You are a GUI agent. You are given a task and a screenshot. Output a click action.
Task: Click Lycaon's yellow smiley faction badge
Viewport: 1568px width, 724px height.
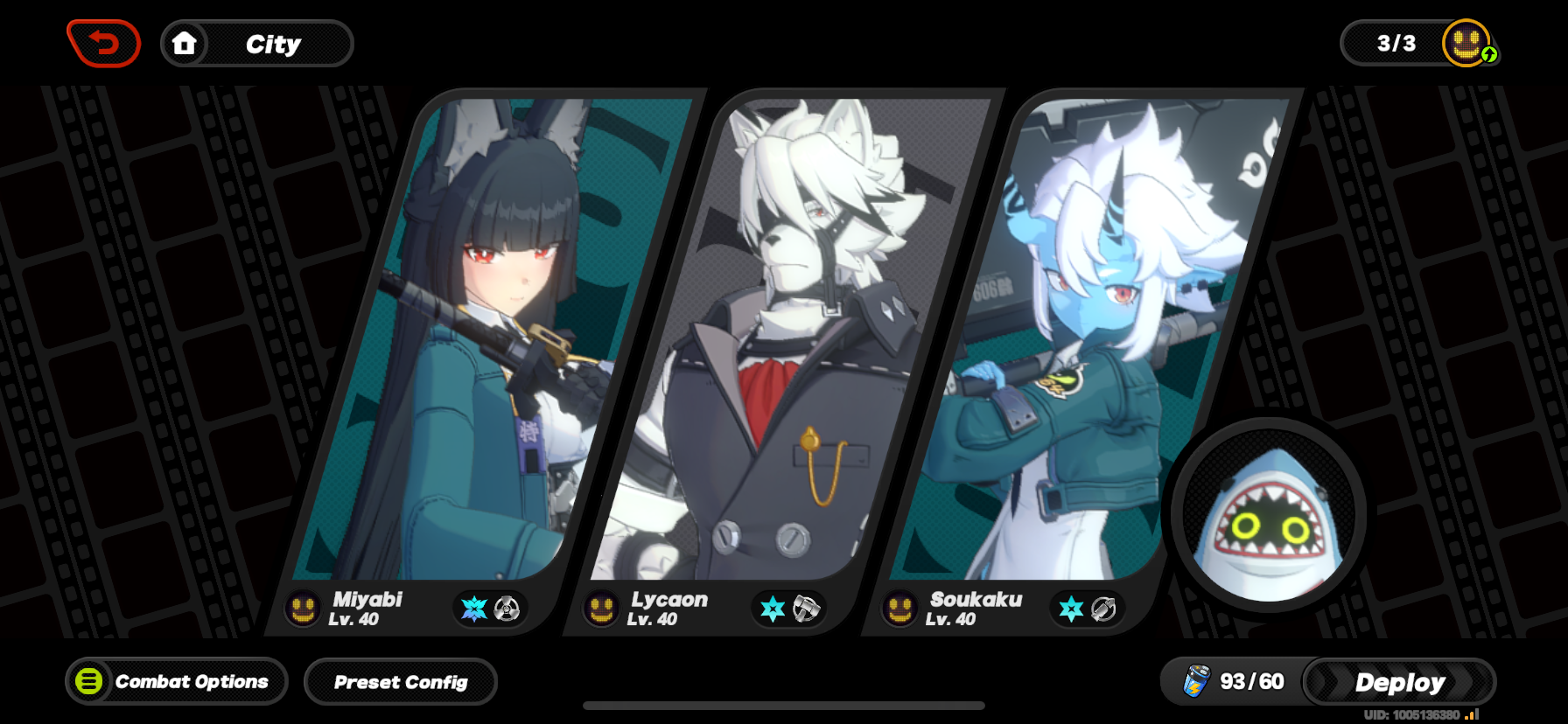(600, 609)
